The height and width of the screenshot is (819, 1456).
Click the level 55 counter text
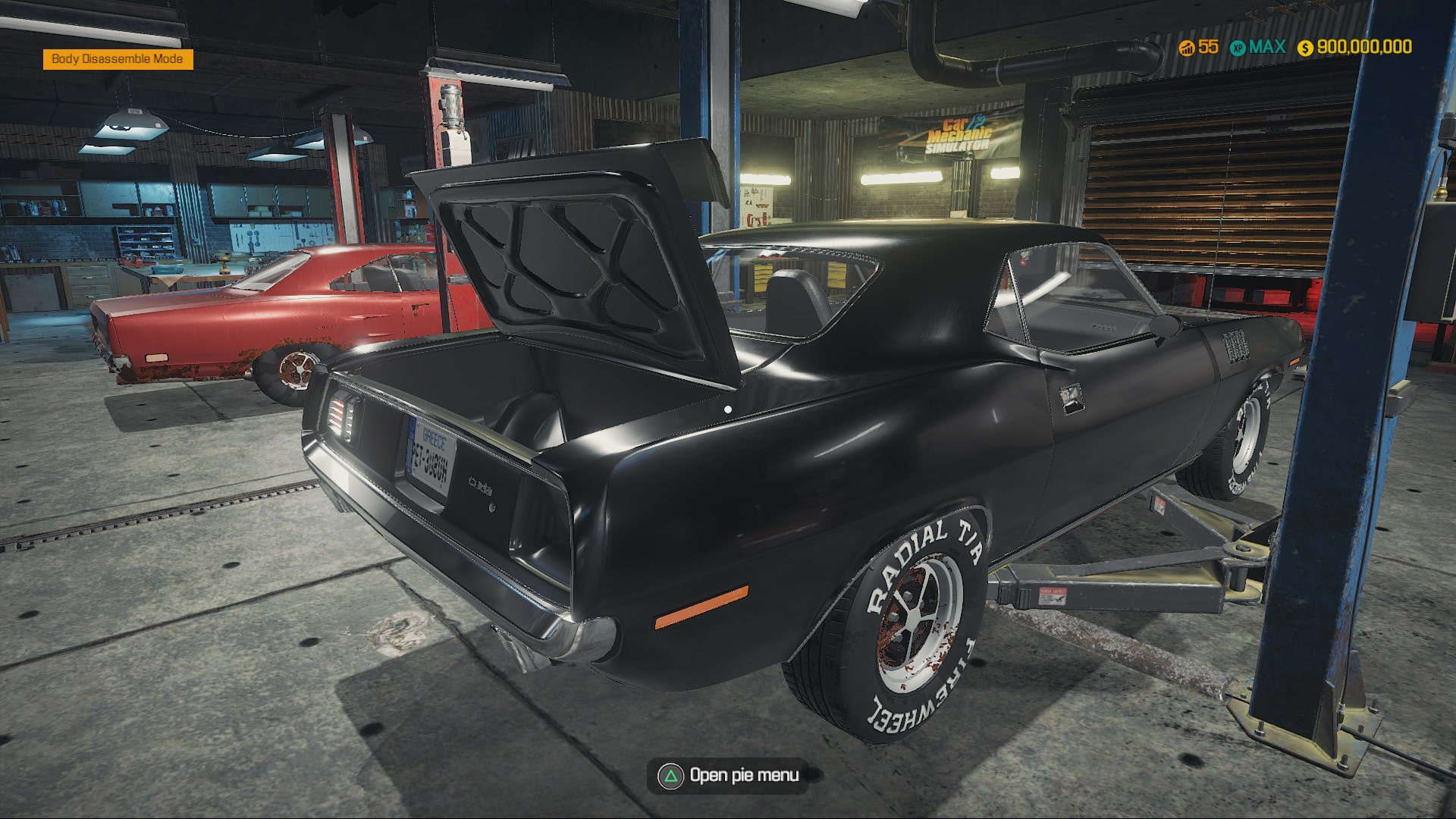pos(1208,48)
